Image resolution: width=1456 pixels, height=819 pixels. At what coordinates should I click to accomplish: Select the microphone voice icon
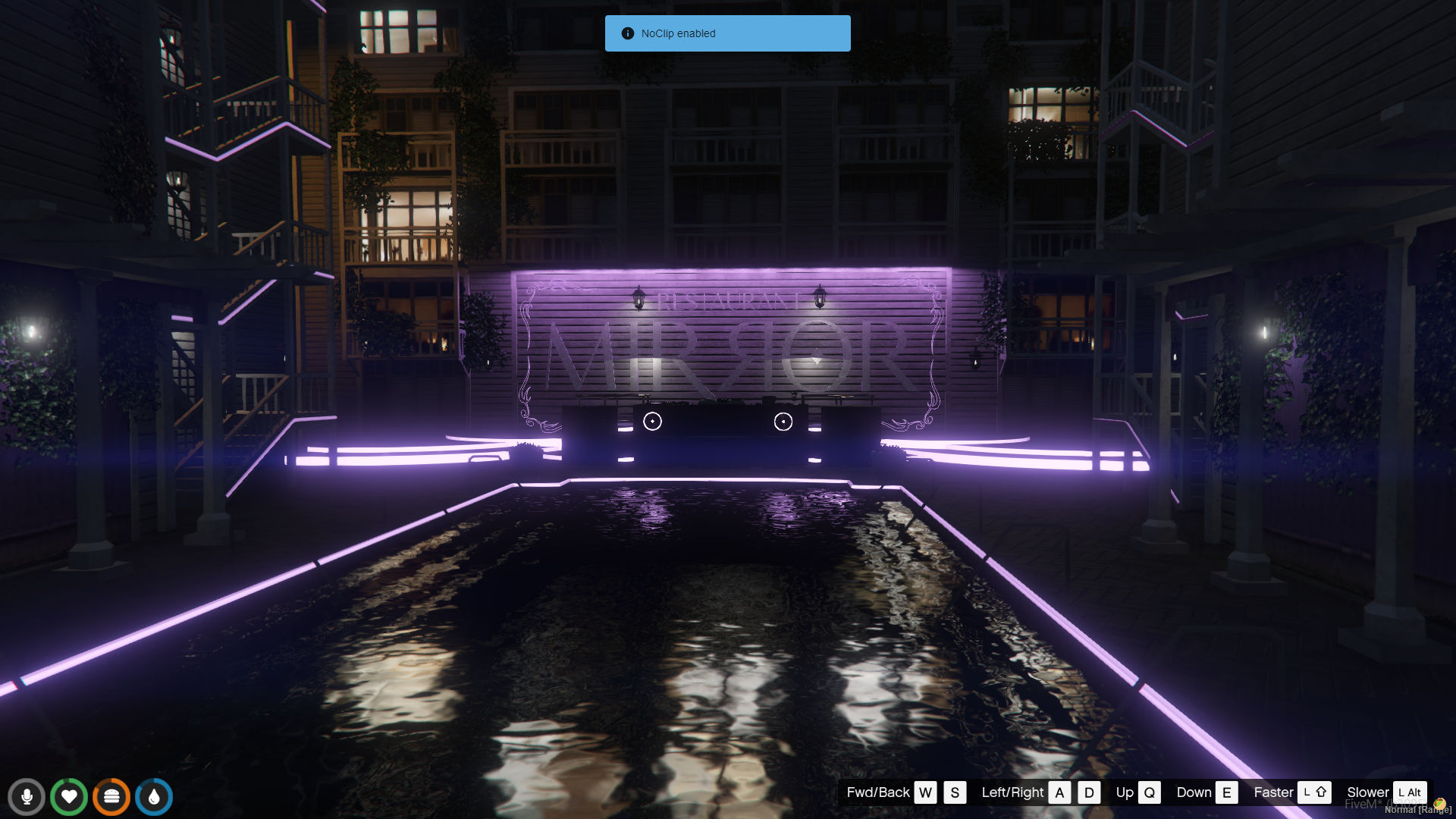27,797
